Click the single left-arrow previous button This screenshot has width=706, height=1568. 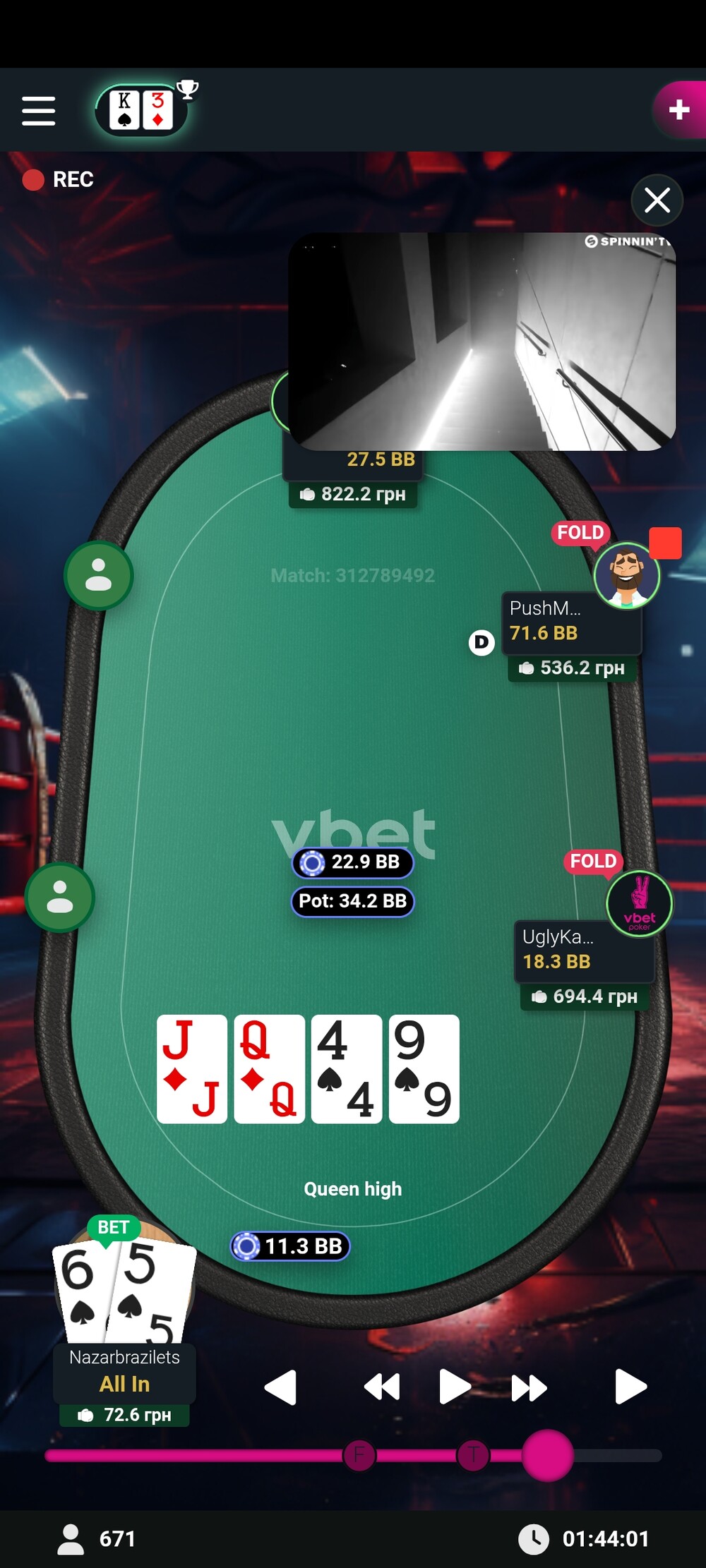point(280,1387)
